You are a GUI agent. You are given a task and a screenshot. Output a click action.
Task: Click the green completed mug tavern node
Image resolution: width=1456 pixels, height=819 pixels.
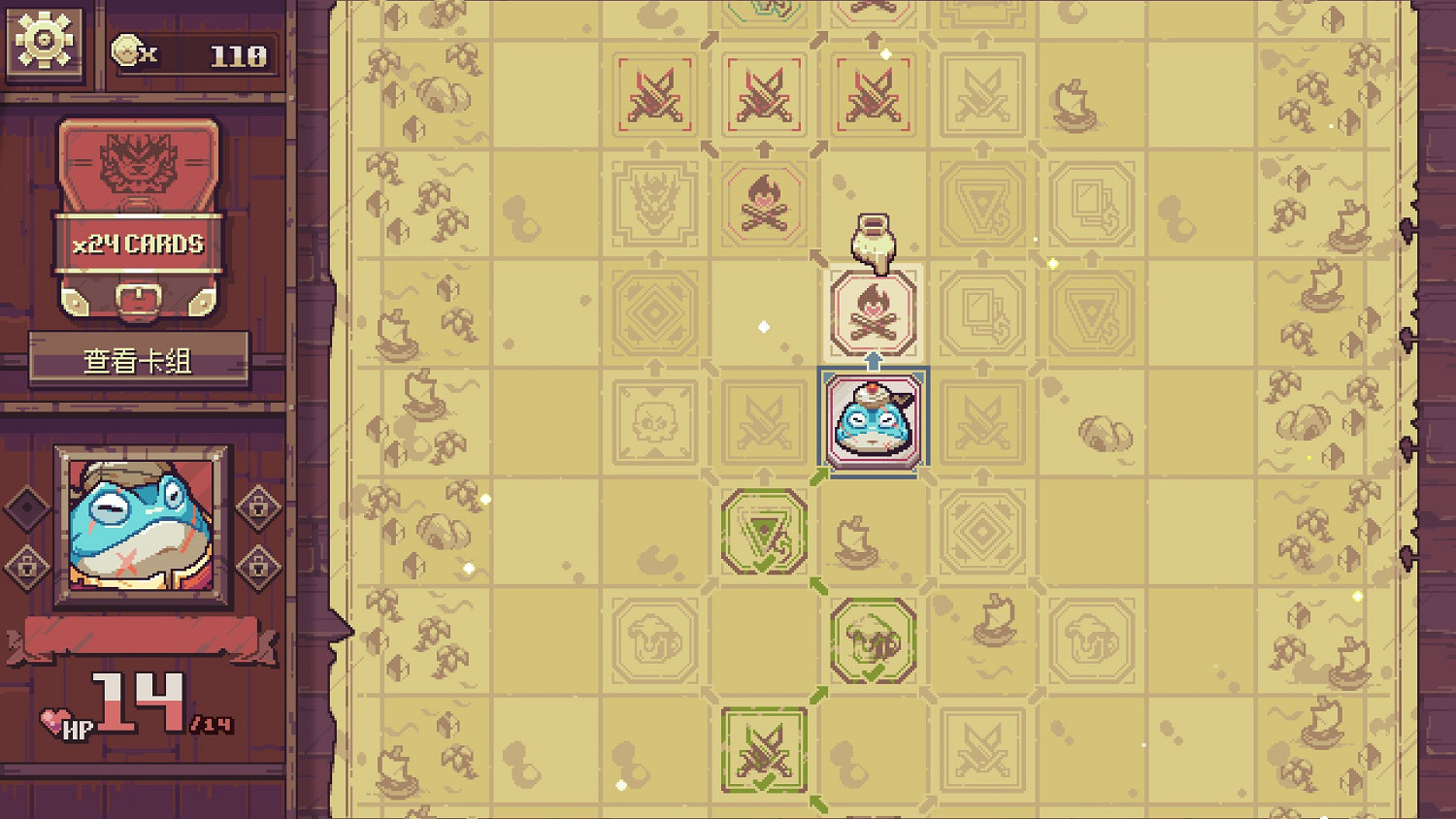872,640
